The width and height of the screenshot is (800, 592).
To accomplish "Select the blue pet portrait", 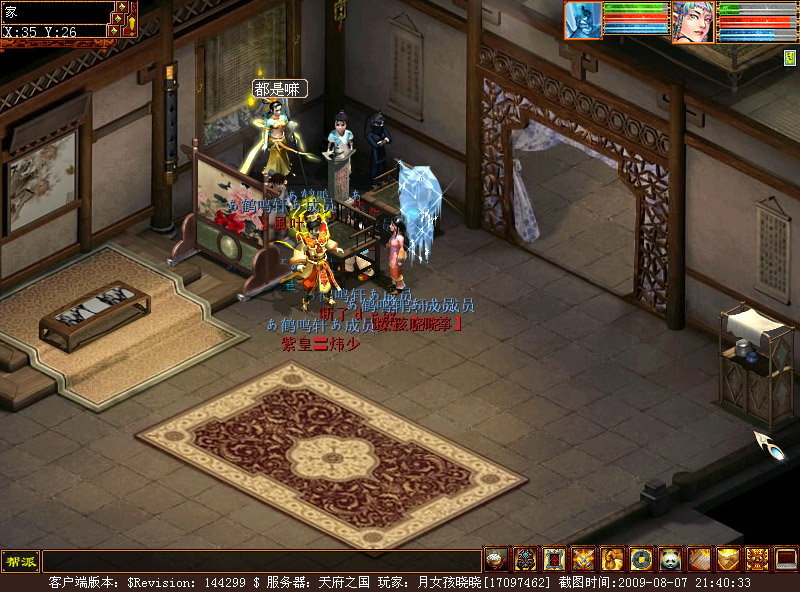I will [583, 20].
